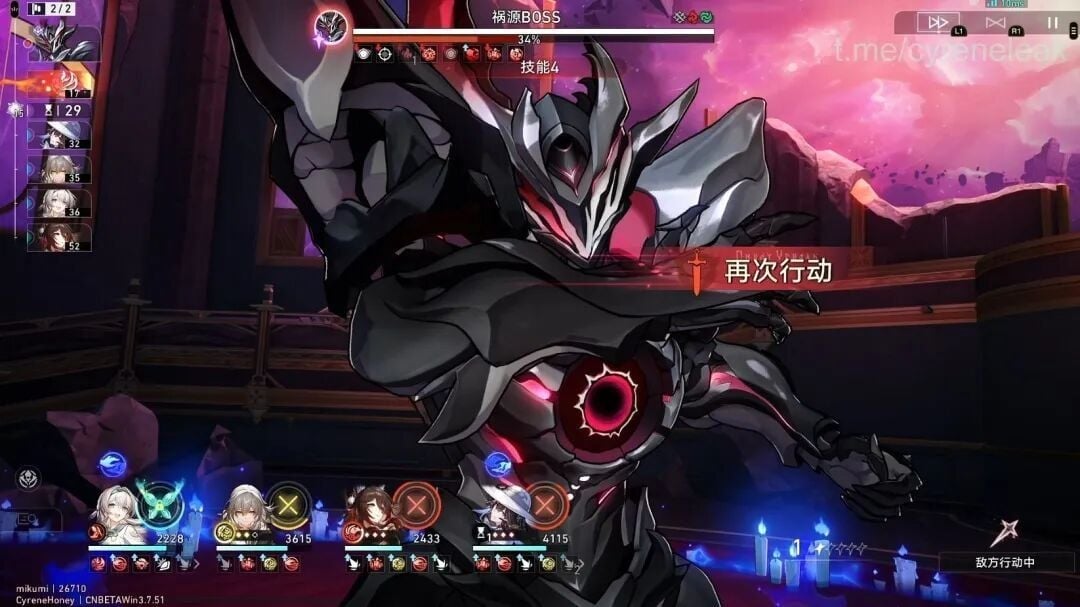1080x607 pixels.
Task: Activate the yellow X ultimate
Action: pyautogui.click(x=289, y=505)
